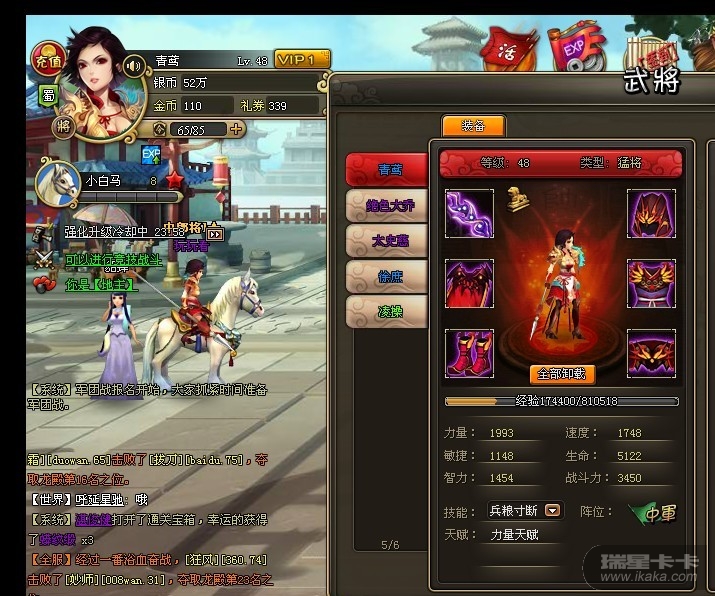The width and height of the screenshot is (715, 596).
Task: Choose general 太史慈
Action: tap(386, 240)
